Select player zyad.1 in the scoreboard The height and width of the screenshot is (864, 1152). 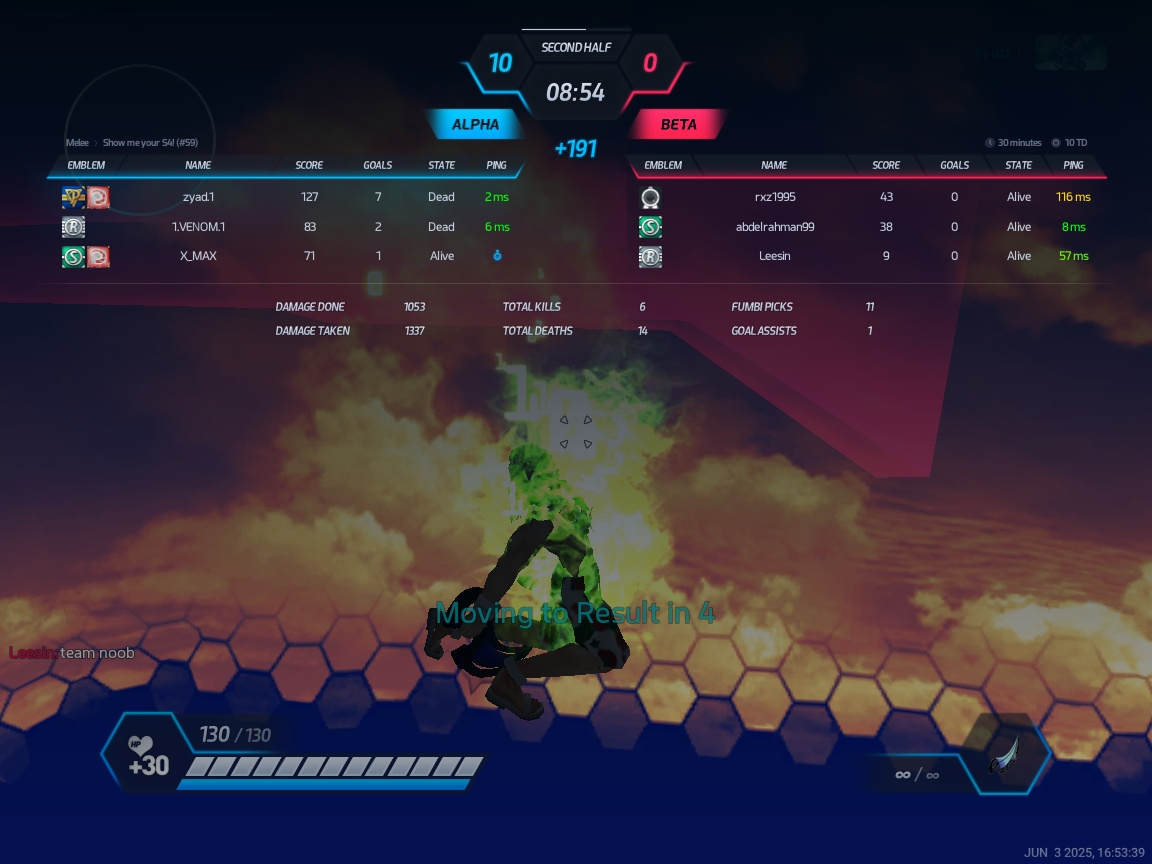(198, 197)
